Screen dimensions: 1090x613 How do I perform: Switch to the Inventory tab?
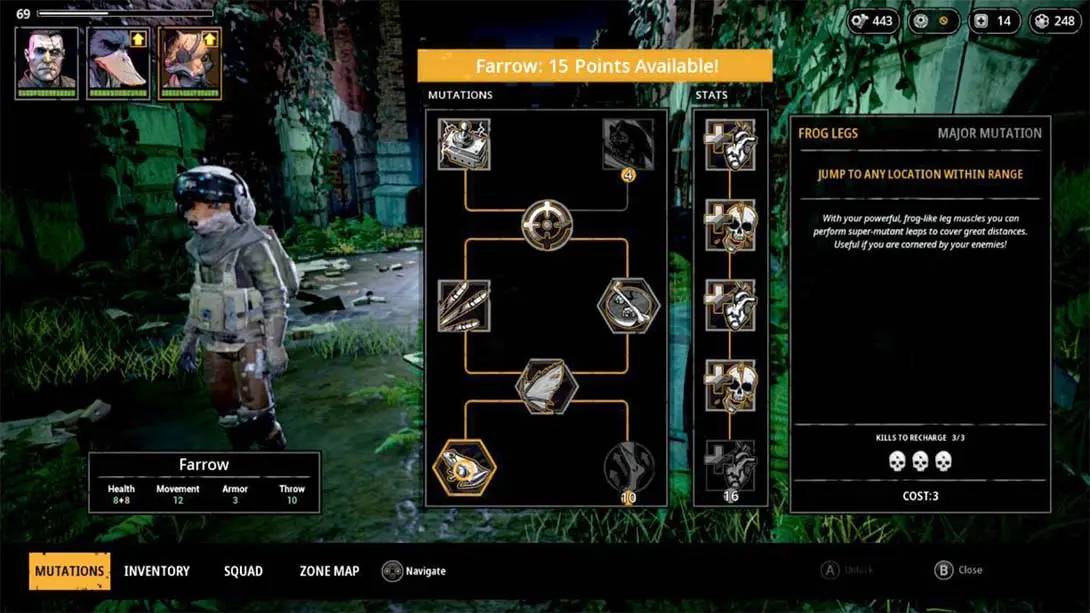click(156, 571)
